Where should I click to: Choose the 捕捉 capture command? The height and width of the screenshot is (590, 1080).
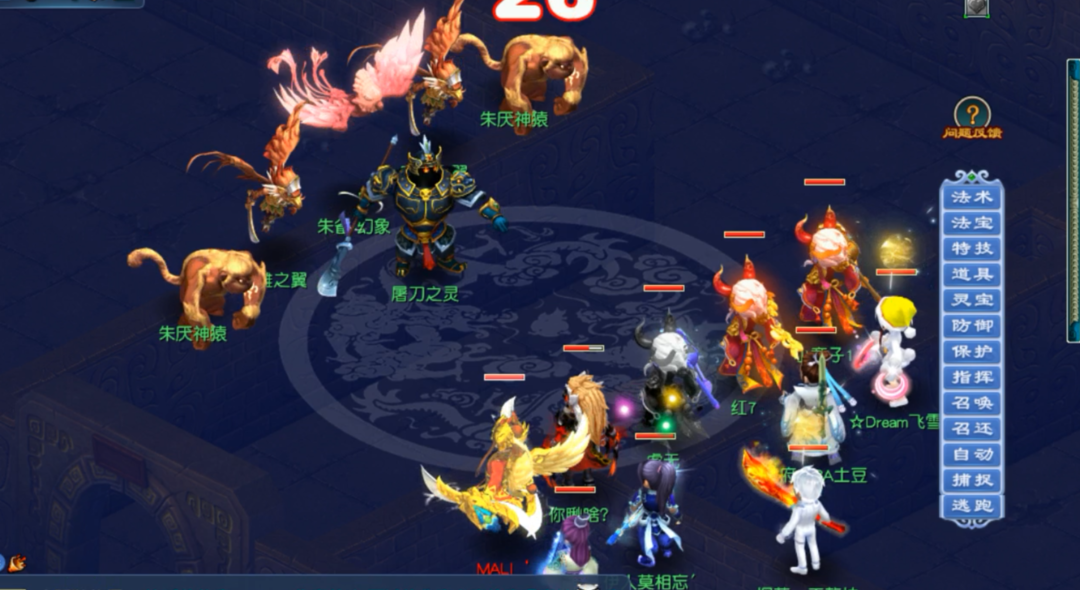971,481
